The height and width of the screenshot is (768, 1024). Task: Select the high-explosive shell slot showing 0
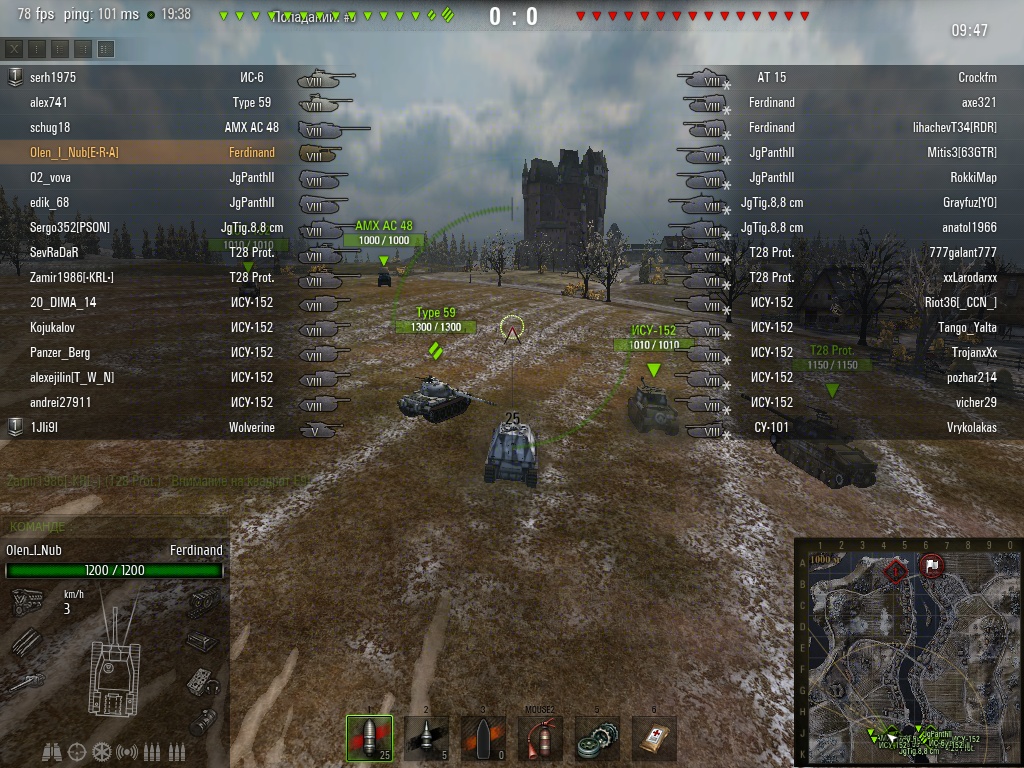(x=483, y=739)
